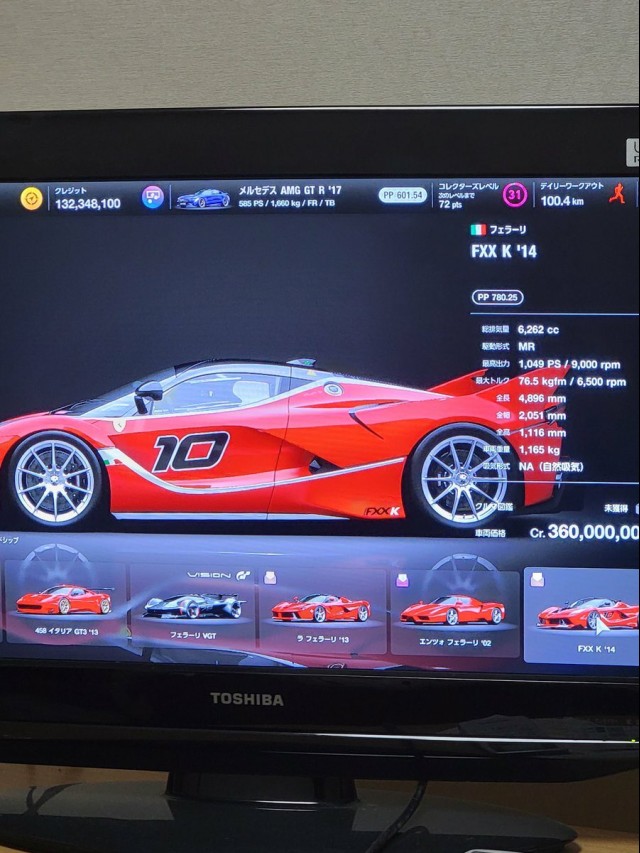This screenshot has height=853, width=640.
Task: Open the pink Collector Level 31 badge
Action: (514, 195)
